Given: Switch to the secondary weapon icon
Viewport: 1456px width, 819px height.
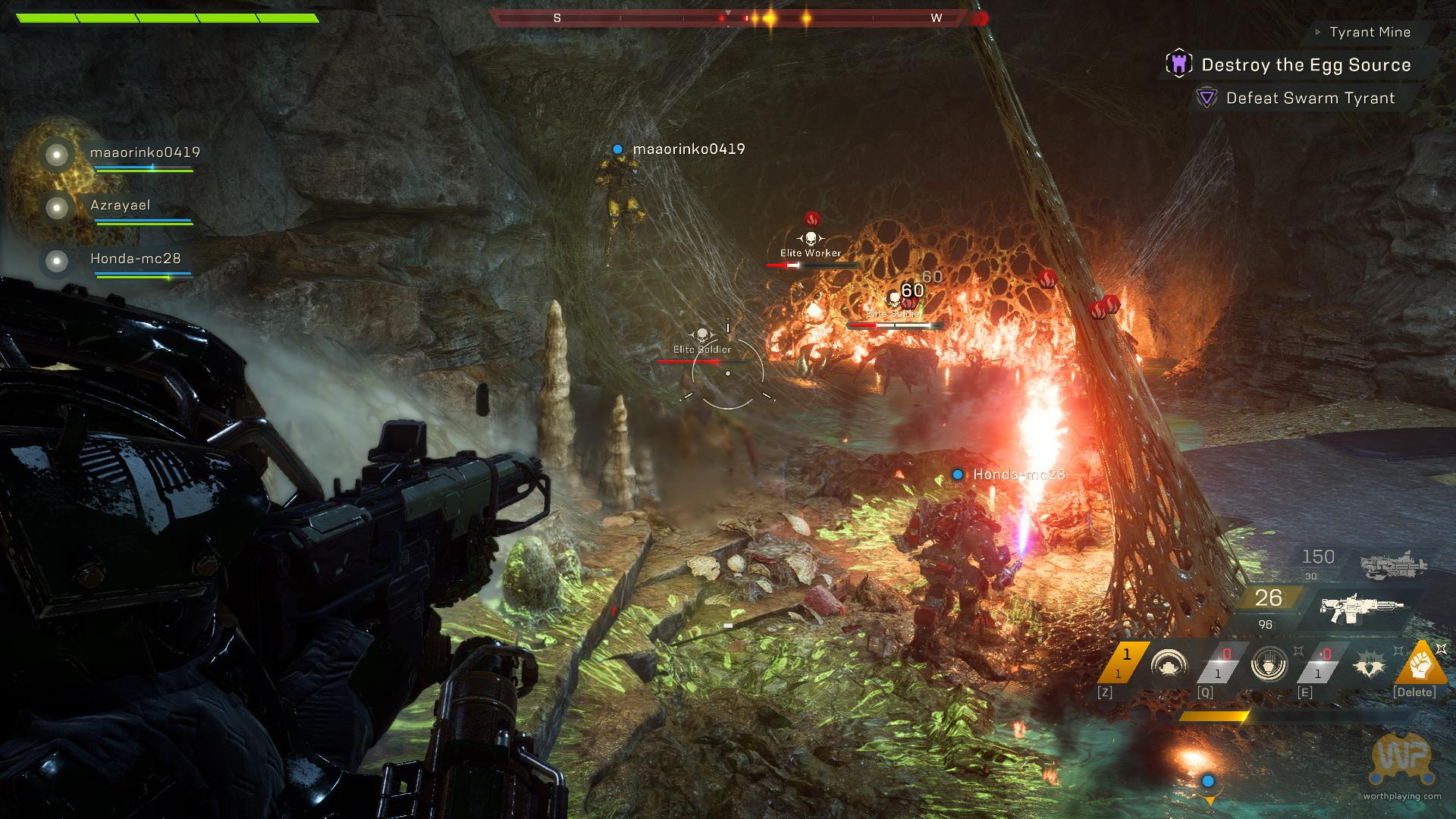Looking at the screenshot, I should [x=1392, y=565].
